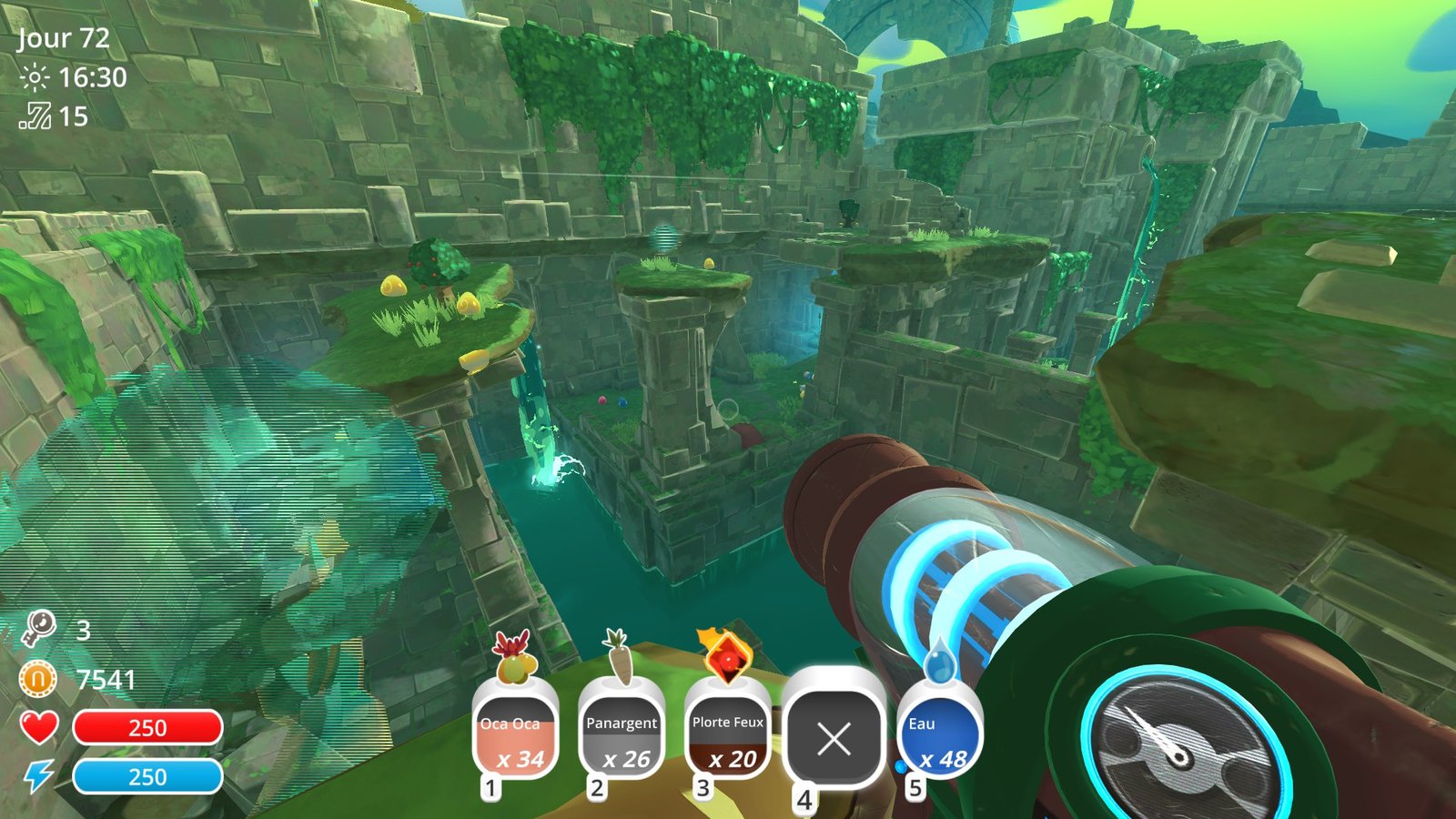The image size is (1456, 819).
Task: Choose the Panargent carrot slot
Action: click(x=621, y=735)
